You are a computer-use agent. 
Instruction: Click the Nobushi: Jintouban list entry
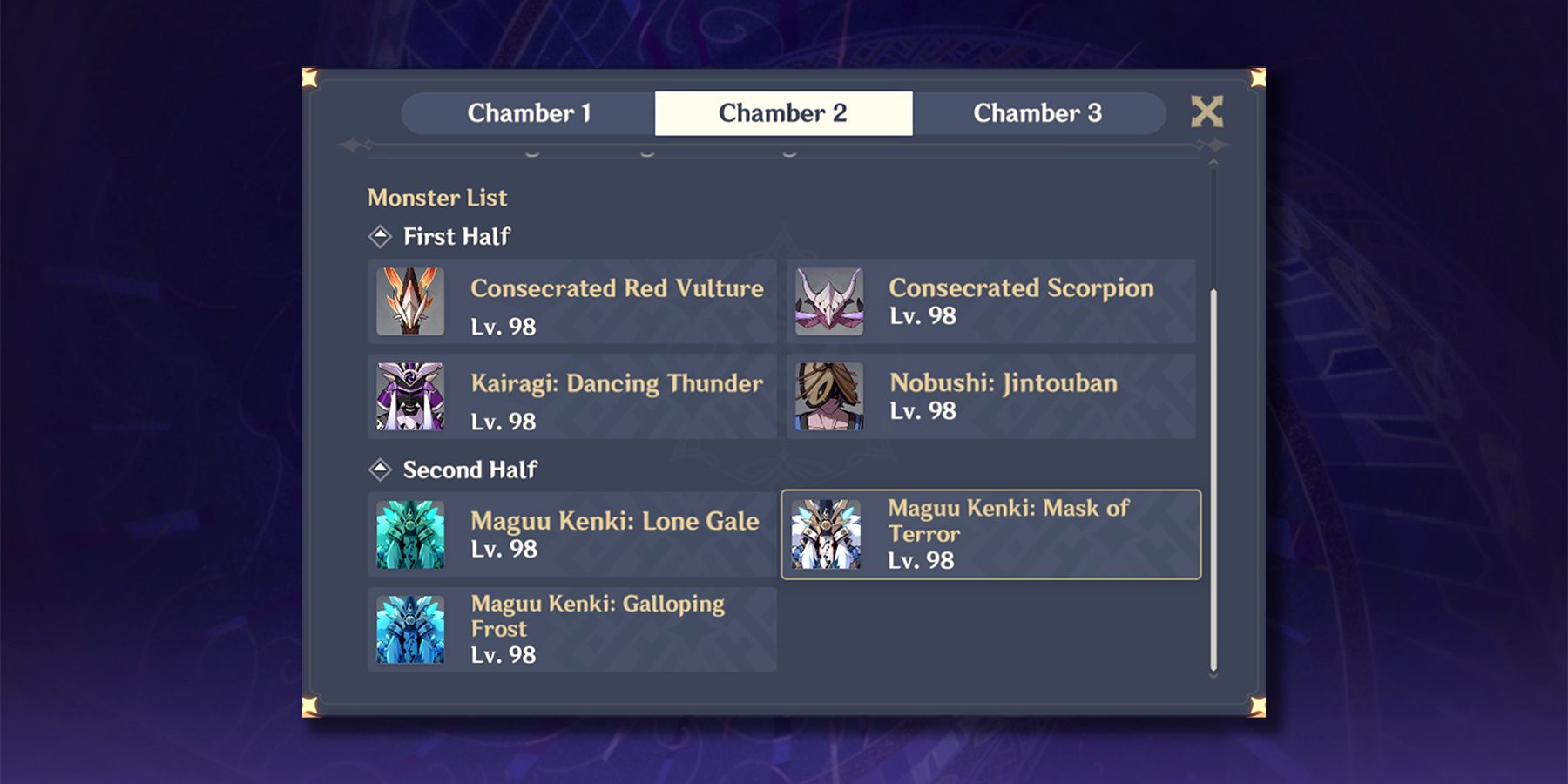(990, 396)
